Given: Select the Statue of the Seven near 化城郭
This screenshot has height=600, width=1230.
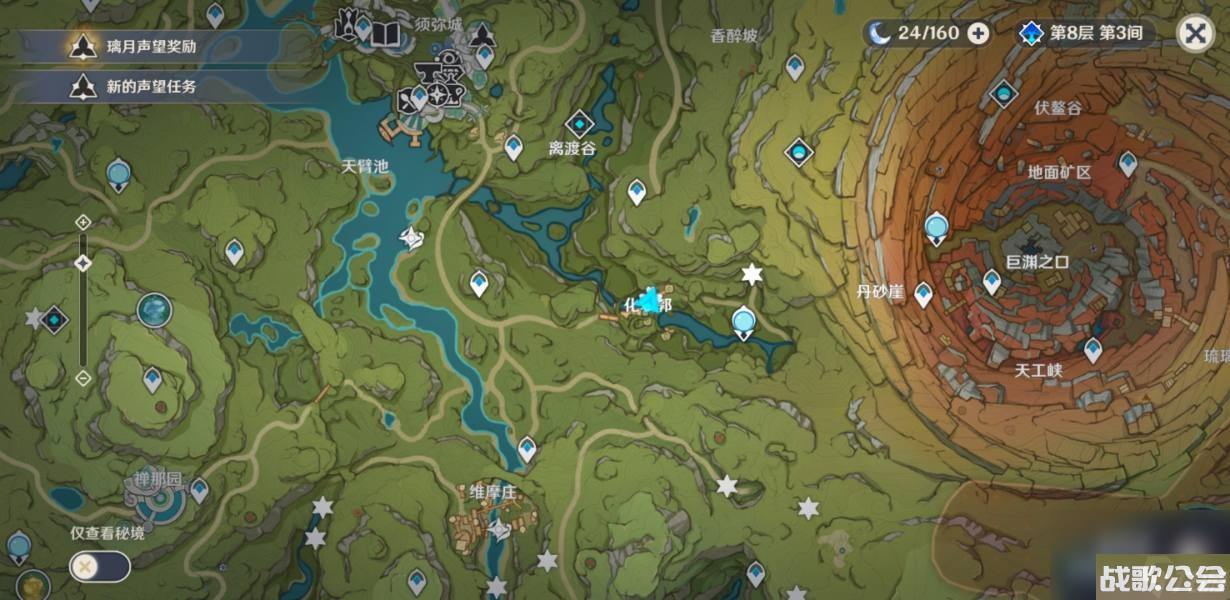Looking at the screenshot, I should pos(743,322).
